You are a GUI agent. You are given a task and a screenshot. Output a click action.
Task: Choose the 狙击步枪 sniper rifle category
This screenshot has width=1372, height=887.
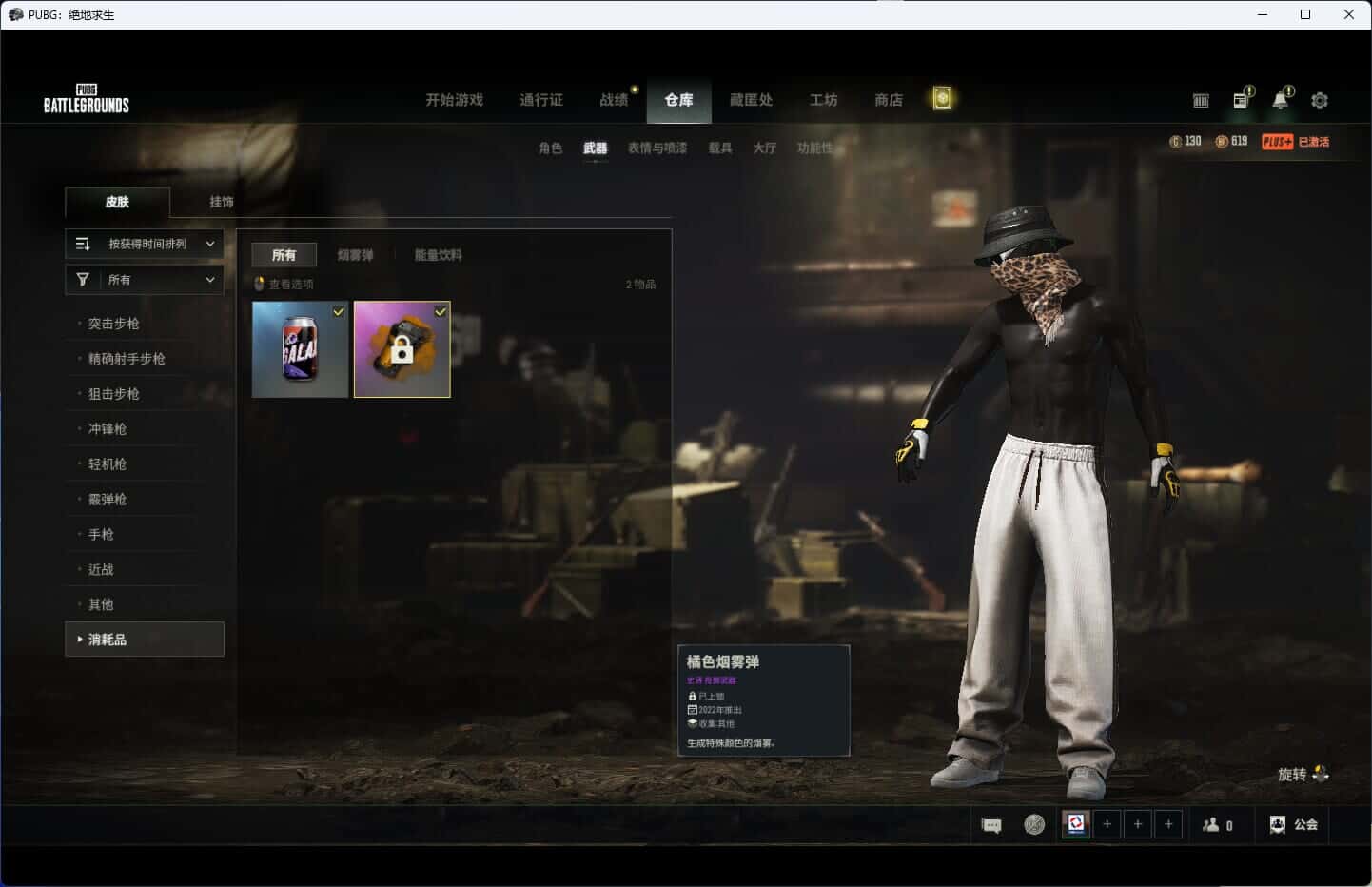(114, 394)
